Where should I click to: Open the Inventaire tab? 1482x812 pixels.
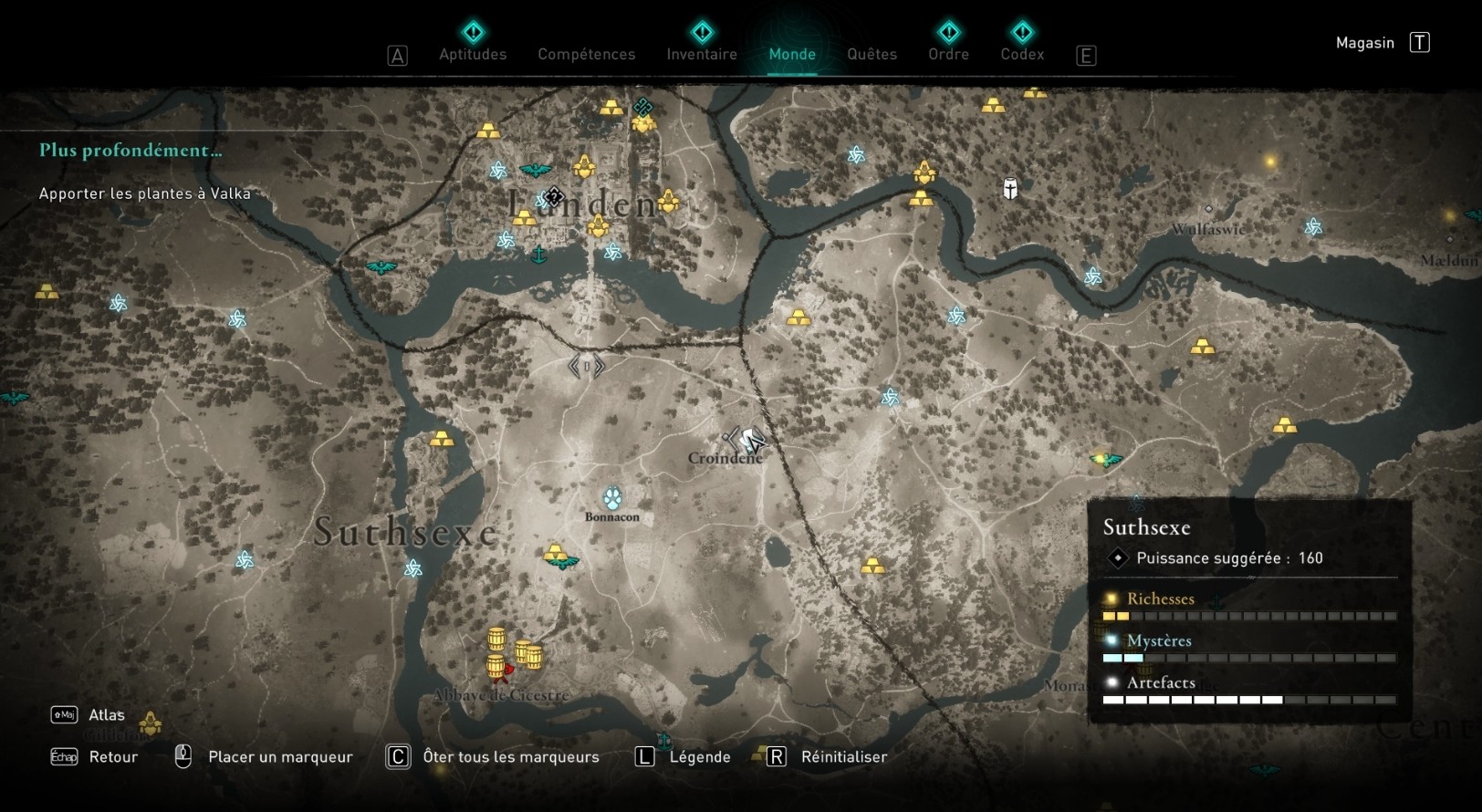[702, 54]
